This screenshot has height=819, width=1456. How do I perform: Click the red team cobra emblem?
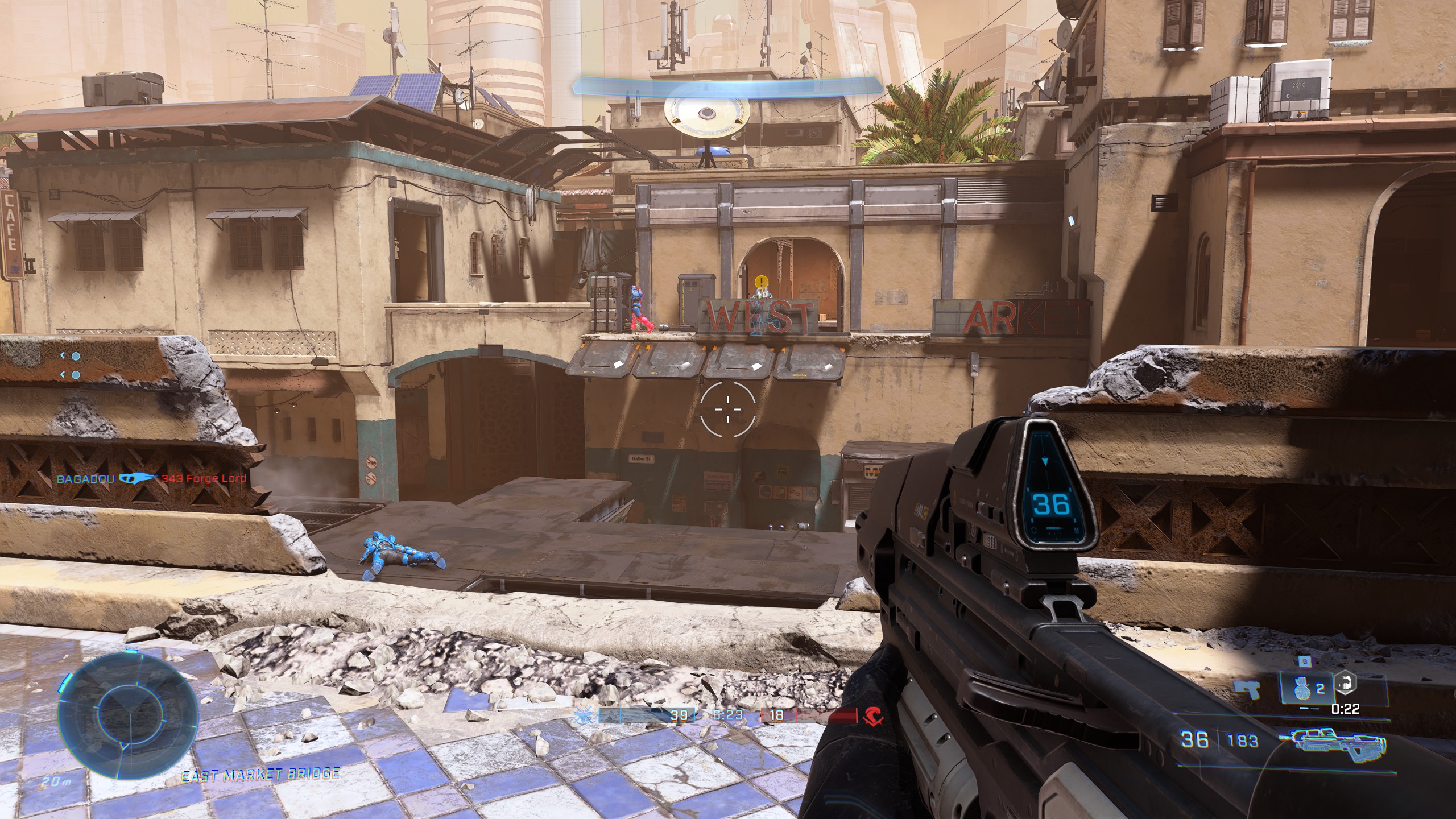[x=871, y=715]
